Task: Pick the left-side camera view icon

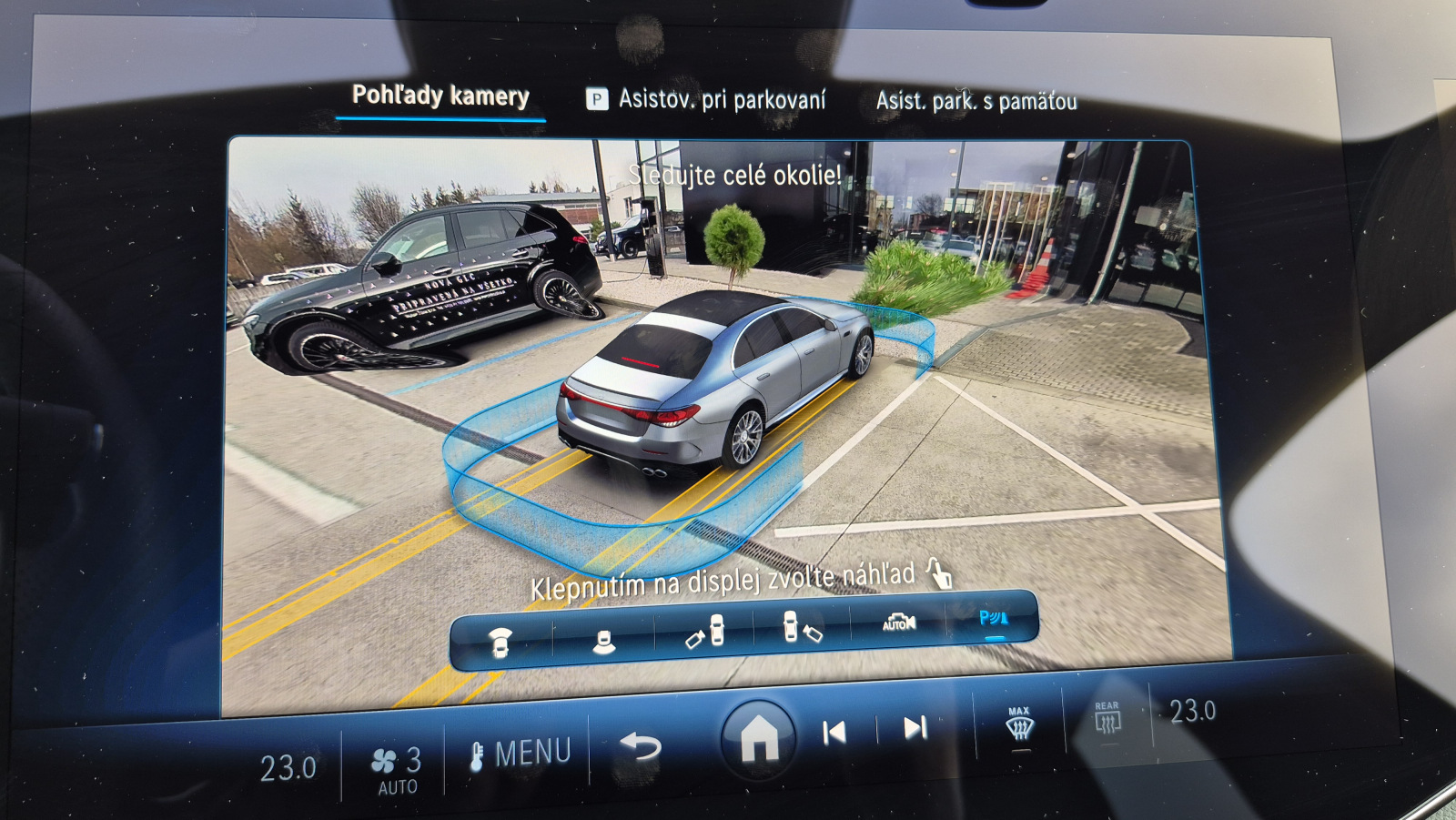Action: point(705,632)
